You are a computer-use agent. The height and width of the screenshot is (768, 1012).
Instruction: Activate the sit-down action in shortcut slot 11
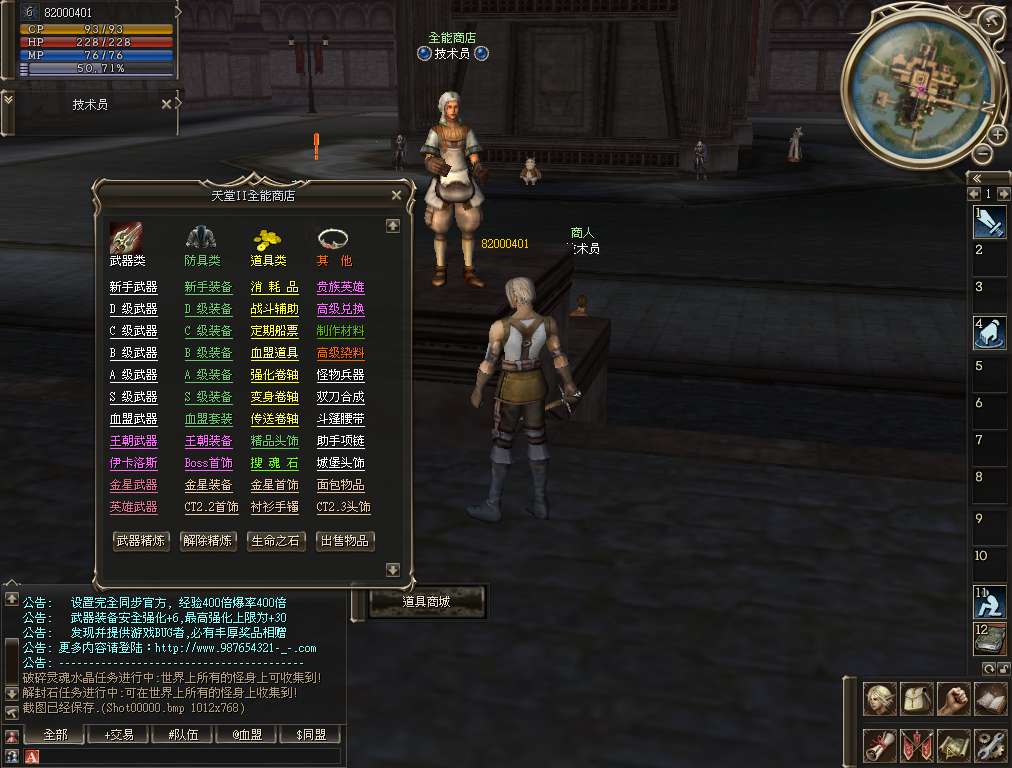[x=989, y=602]
